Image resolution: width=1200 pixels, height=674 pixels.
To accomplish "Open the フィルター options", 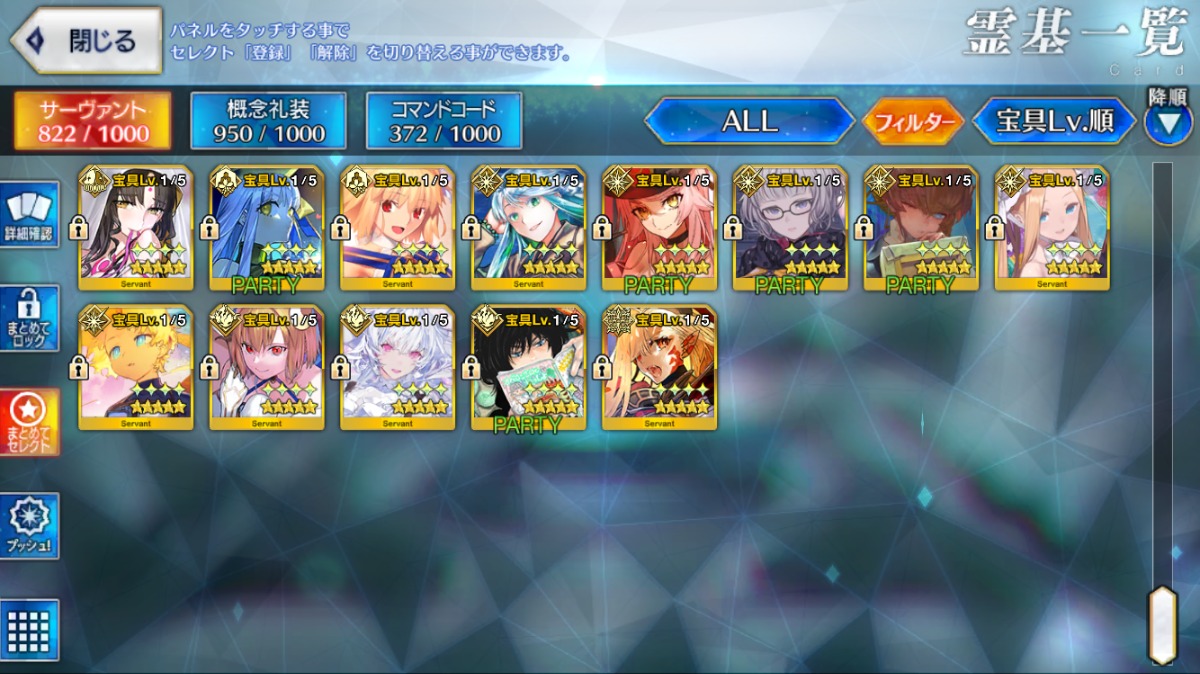I will 913,123.
